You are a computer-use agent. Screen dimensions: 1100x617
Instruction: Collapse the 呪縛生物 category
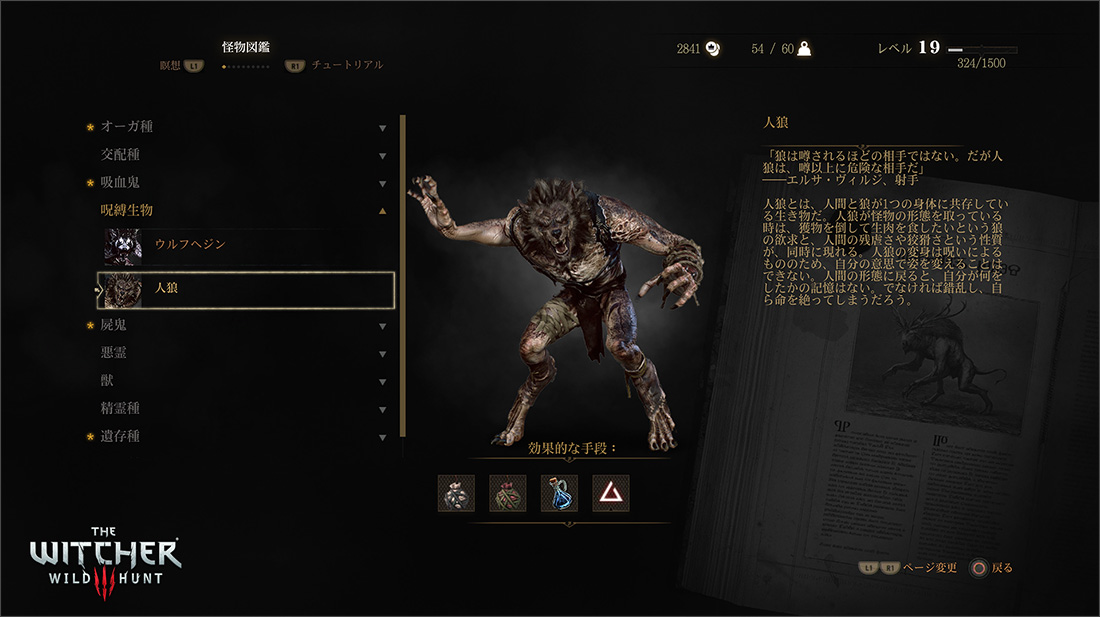pos(127,211)
